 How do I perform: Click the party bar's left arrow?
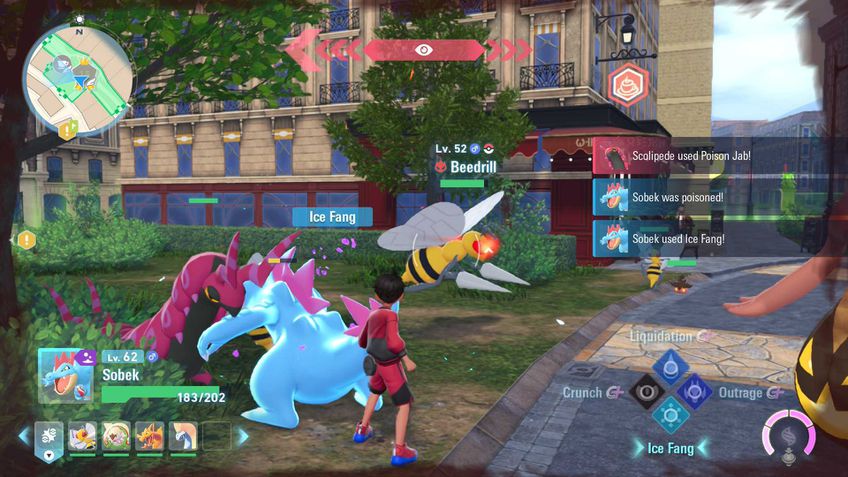click(24, 436)
